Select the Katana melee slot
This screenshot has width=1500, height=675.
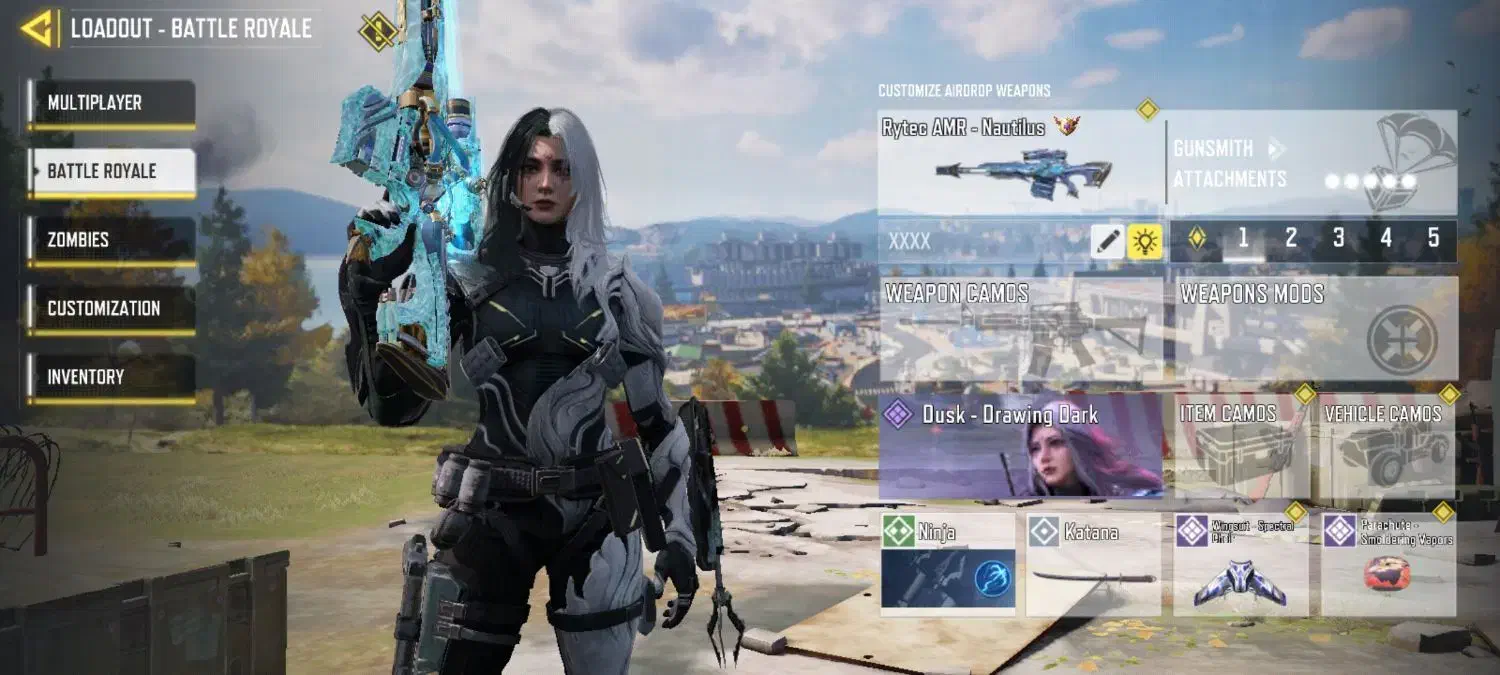tap(1093, 563)
